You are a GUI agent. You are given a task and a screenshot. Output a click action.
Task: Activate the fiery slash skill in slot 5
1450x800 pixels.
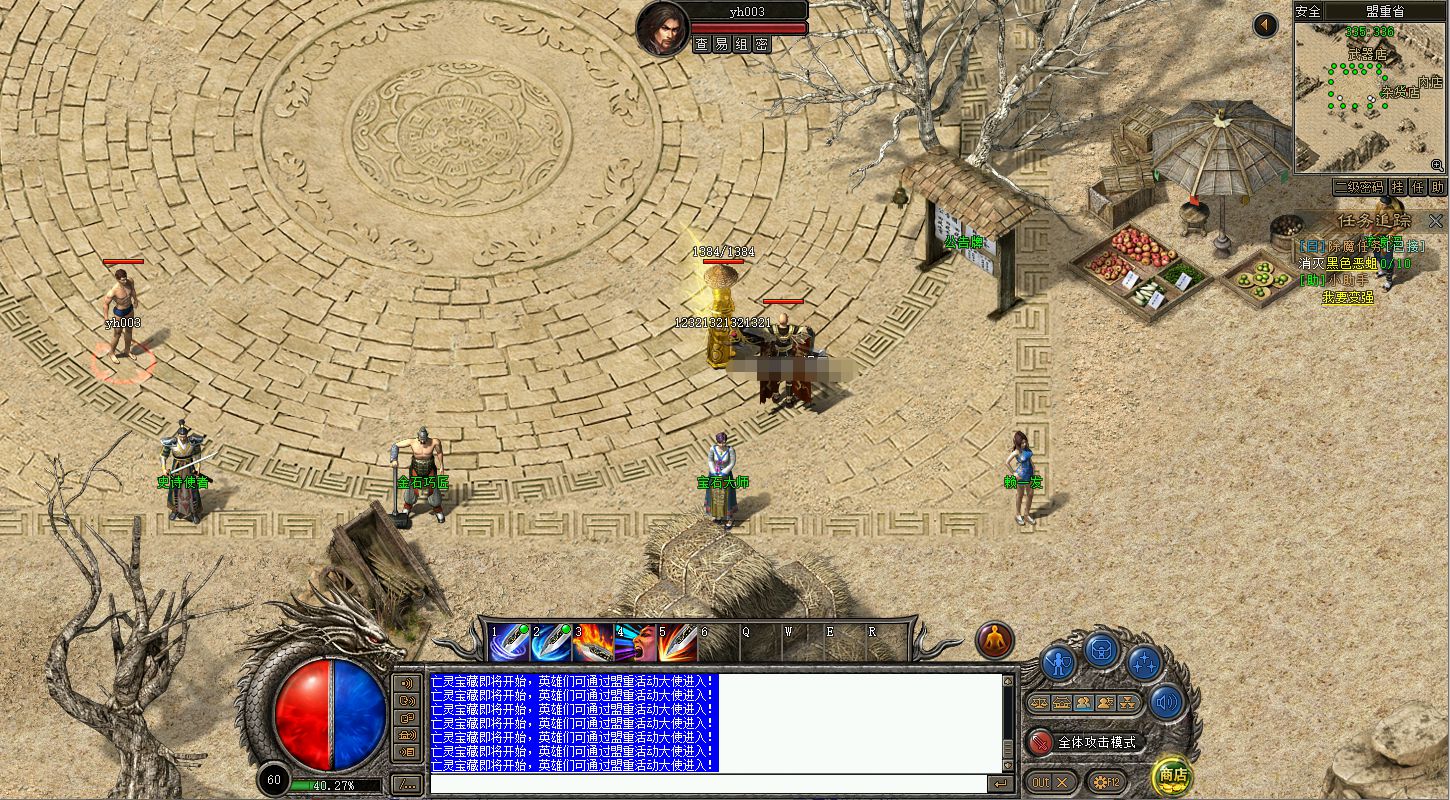coord(677,643)
